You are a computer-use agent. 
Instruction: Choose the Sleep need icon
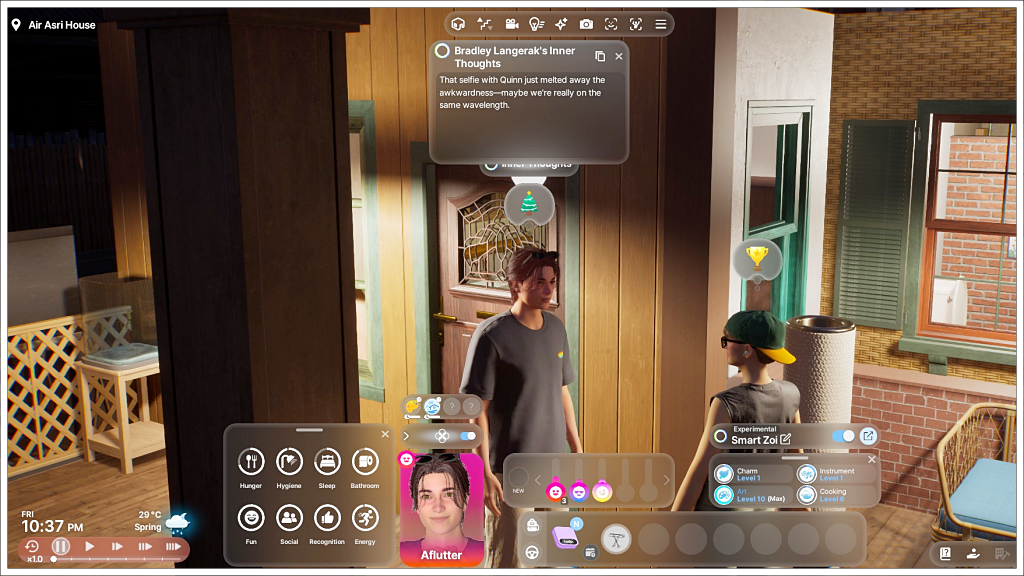coord(327,462)
